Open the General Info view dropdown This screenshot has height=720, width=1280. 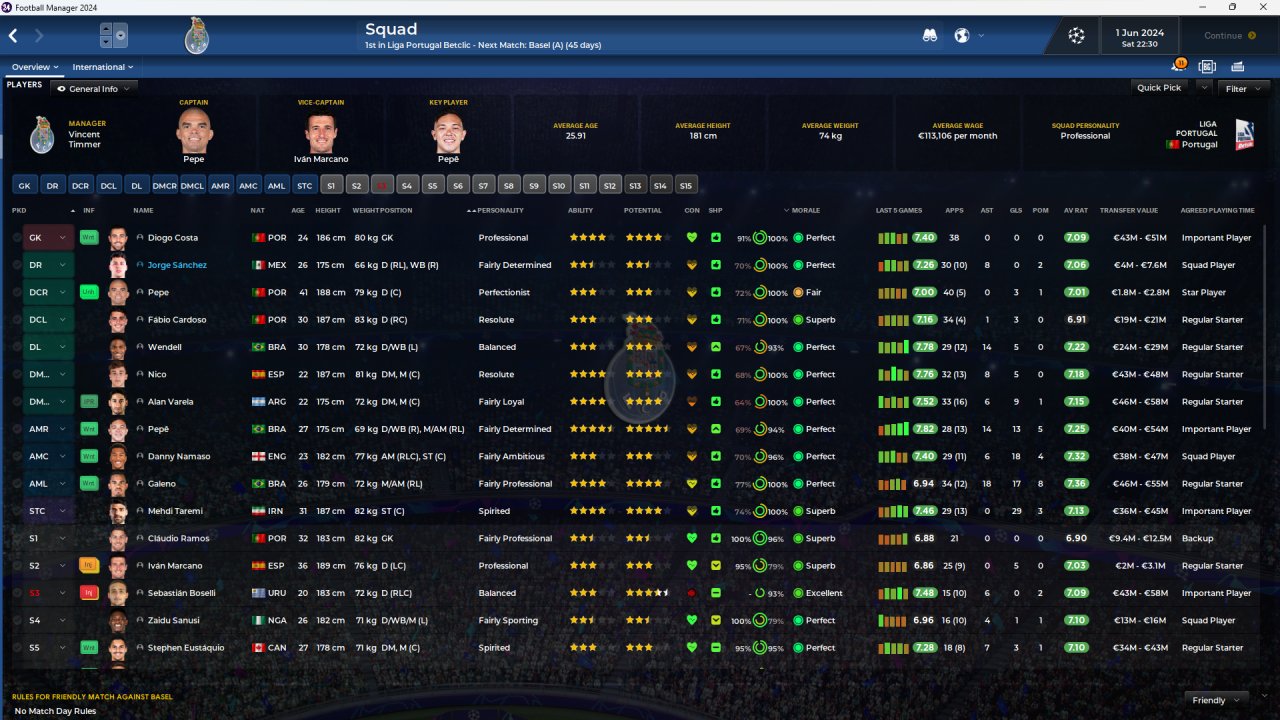(94, 89)
